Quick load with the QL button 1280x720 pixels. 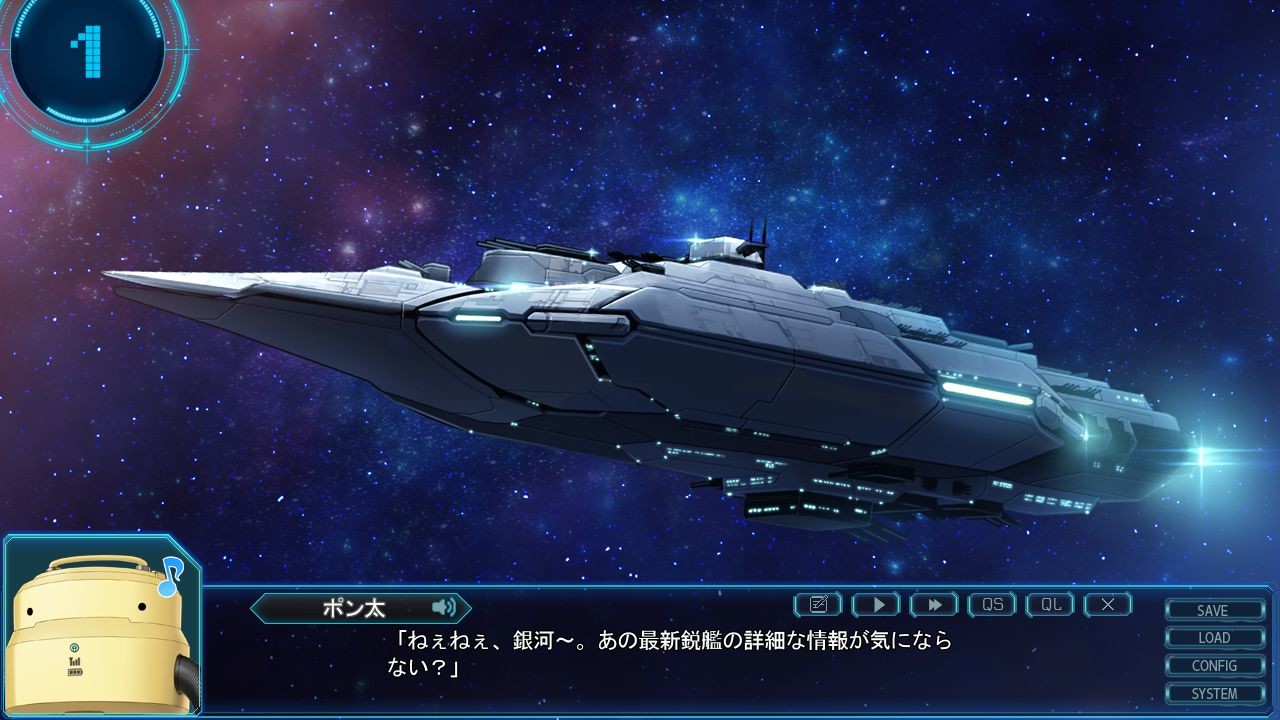(1050, 604)
